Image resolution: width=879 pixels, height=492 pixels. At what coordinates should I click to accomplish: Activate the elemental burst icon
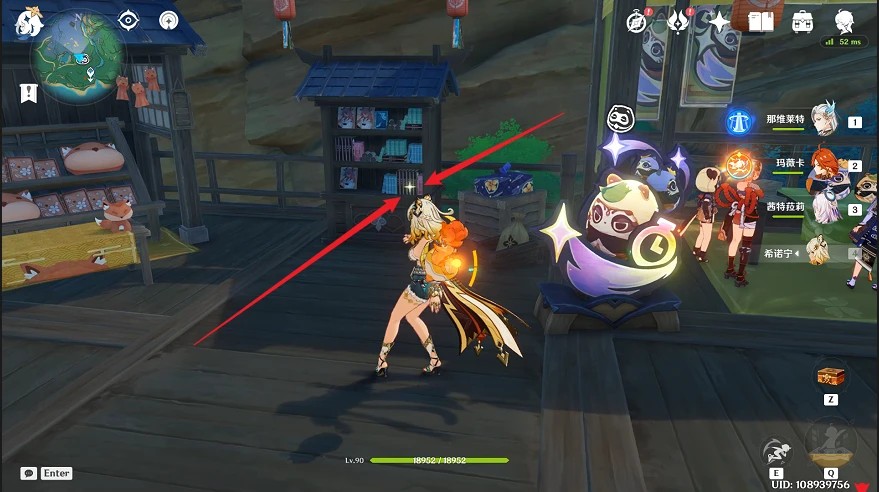click(x=831, y=442)
